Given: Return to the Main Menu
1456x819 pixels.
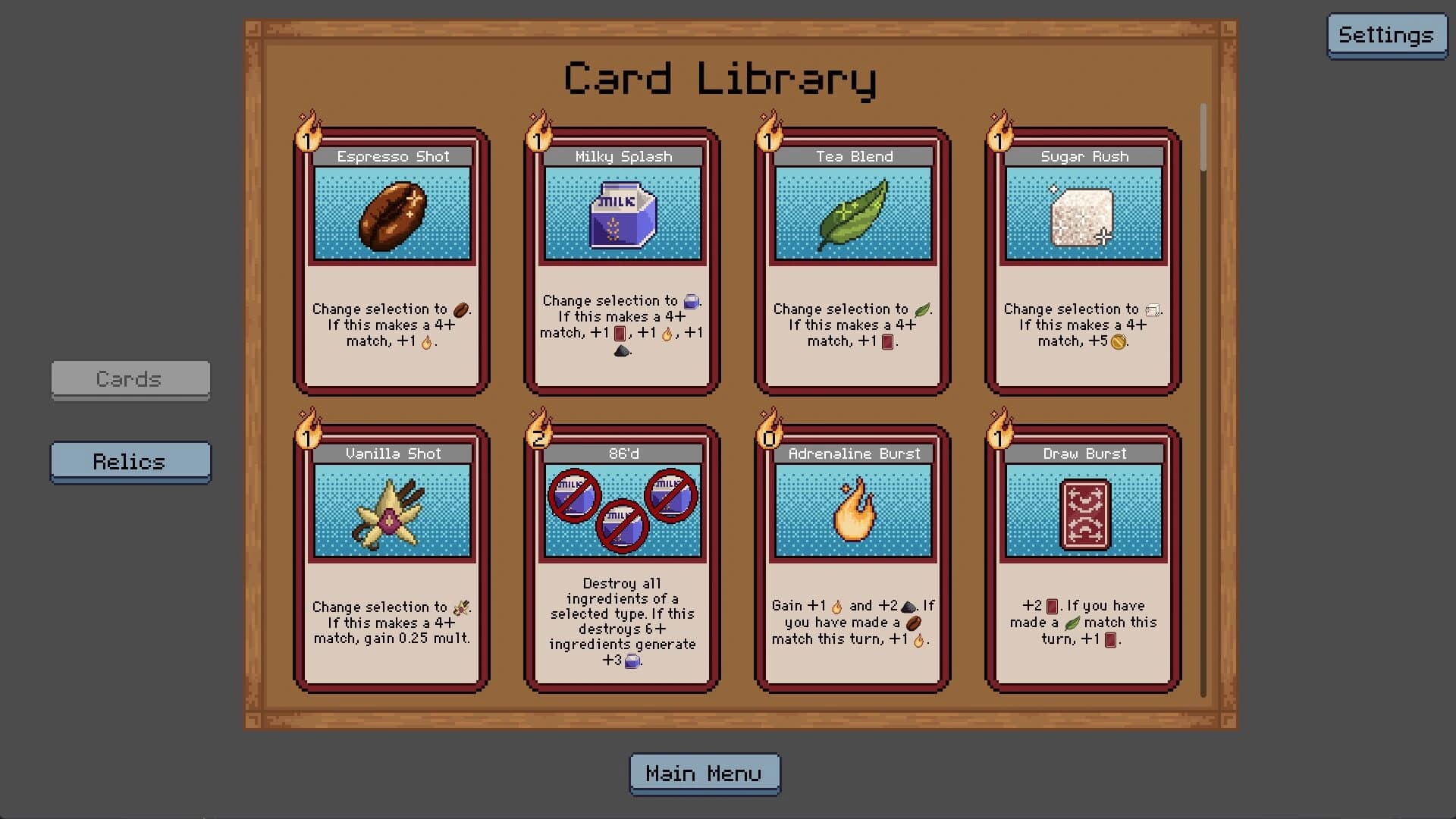Looking at the screenshot, I should coord(704,773).
